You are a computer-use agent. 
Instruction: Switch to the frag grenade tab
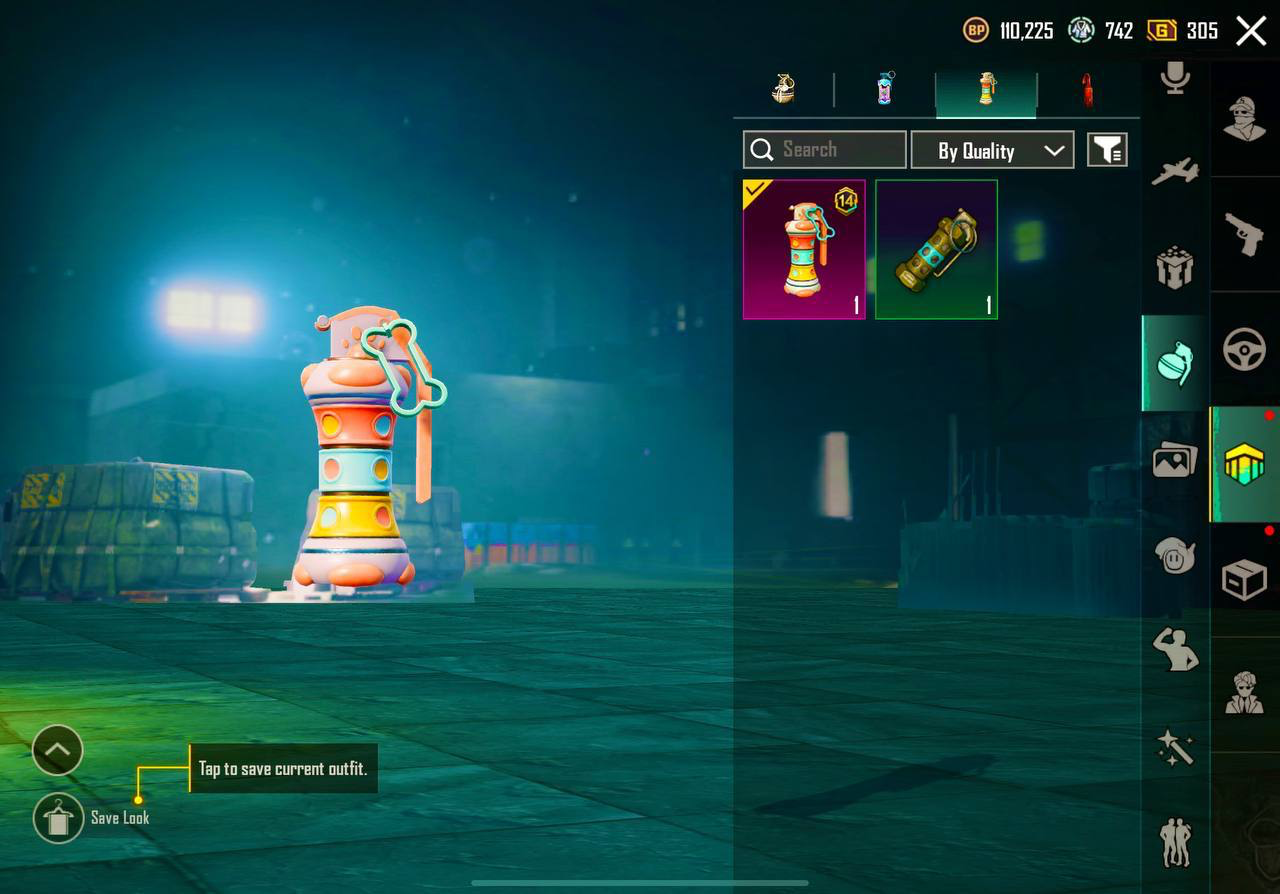[784, 89]
